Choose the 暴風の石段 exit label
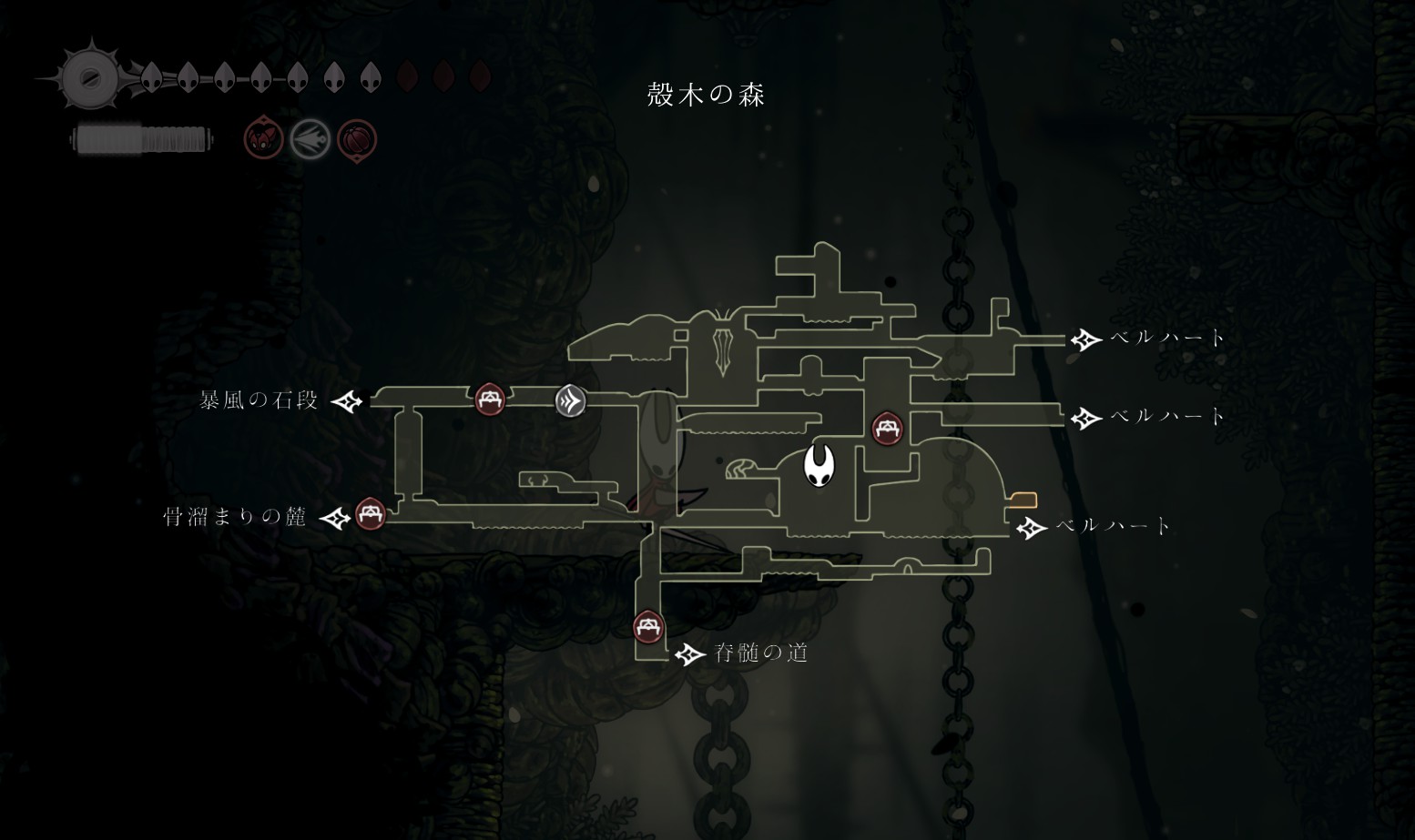The width and height of the screenshot is (1415, 840). [260, 400]
